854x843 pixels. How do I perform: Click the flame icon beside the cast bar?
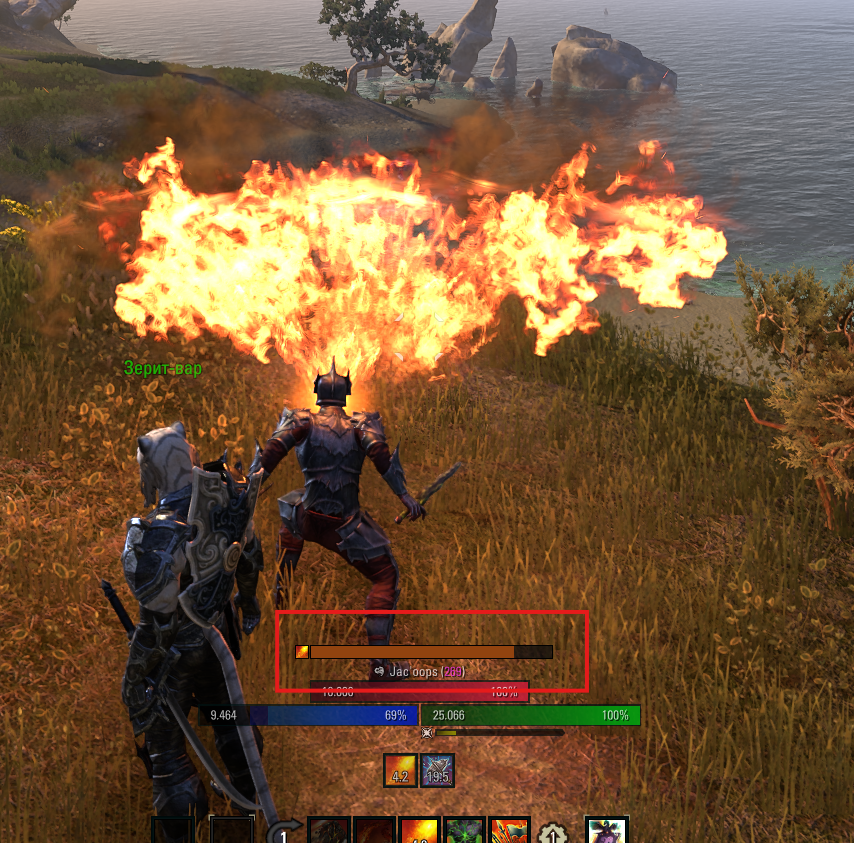[302, 652]
